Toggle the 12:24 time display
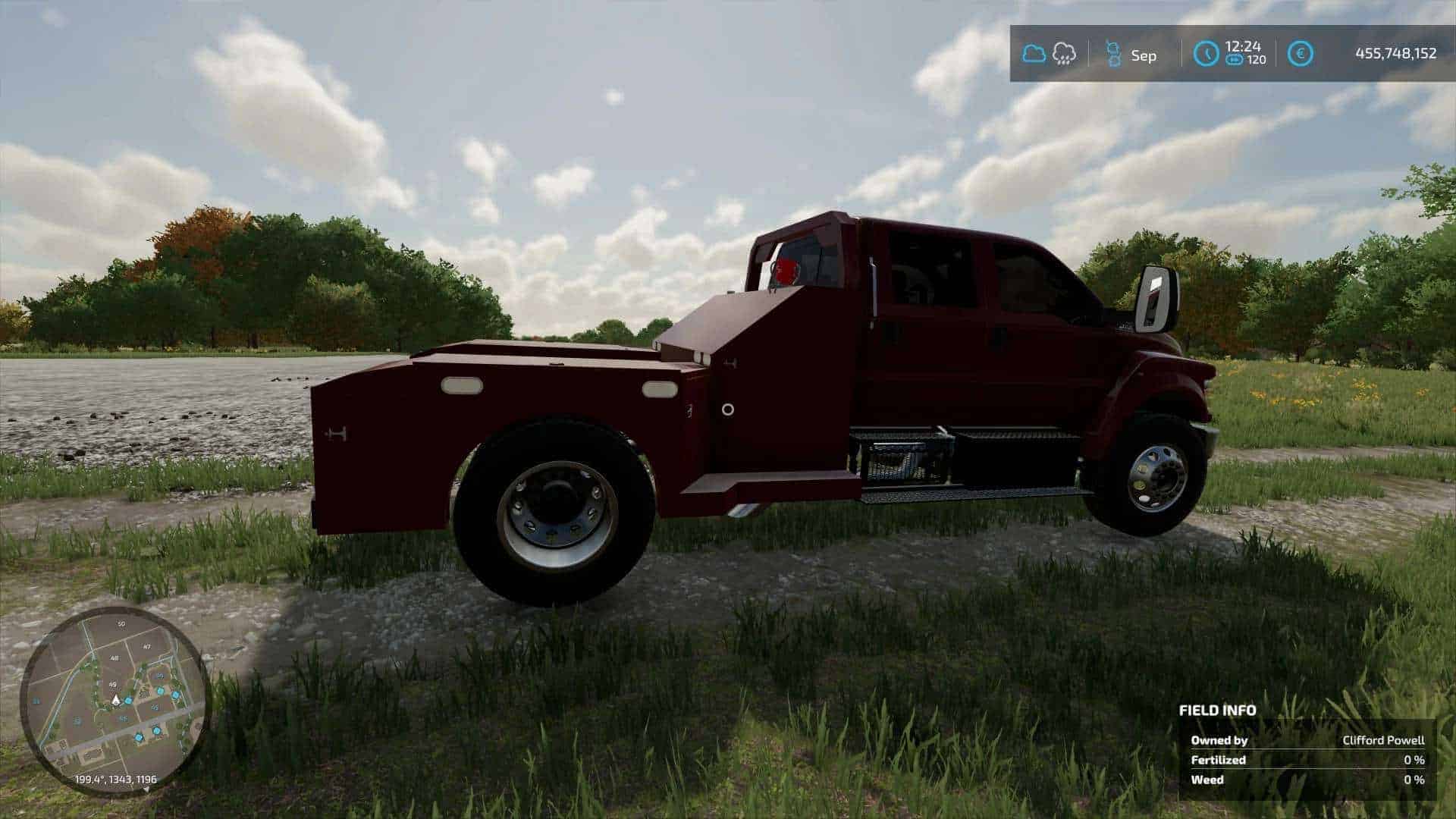Viewport: 1456px width, 819px height. click(1244, 46)
